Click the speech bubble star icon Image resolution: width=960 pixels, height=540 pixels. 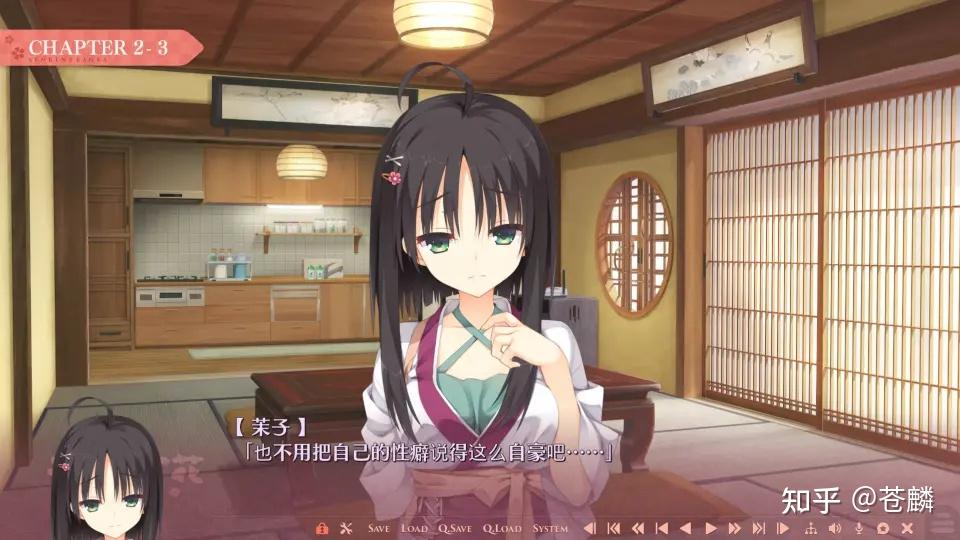[883, 528]
